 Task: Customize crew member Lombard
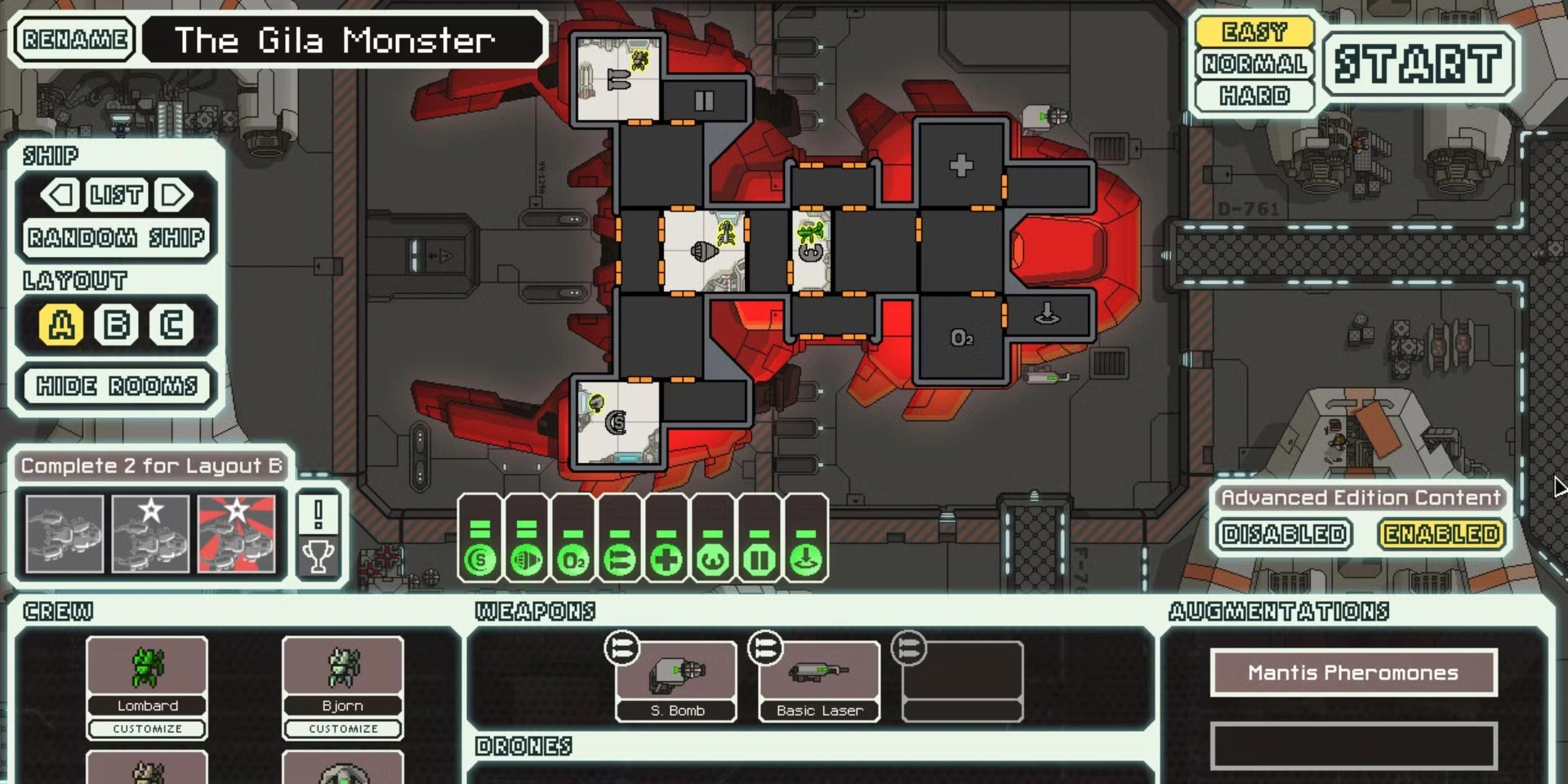click(148, 728)
